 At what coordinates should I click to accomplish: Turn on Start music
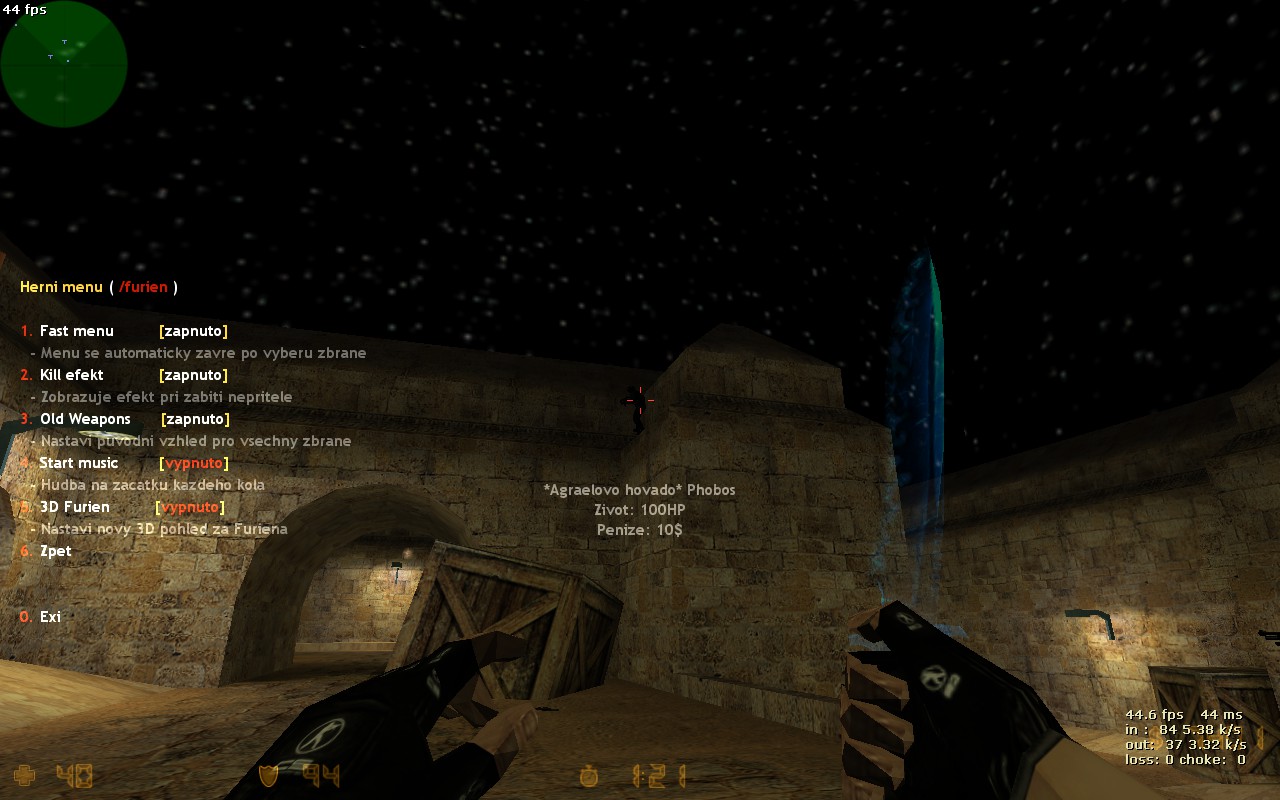tap(79, 463)
